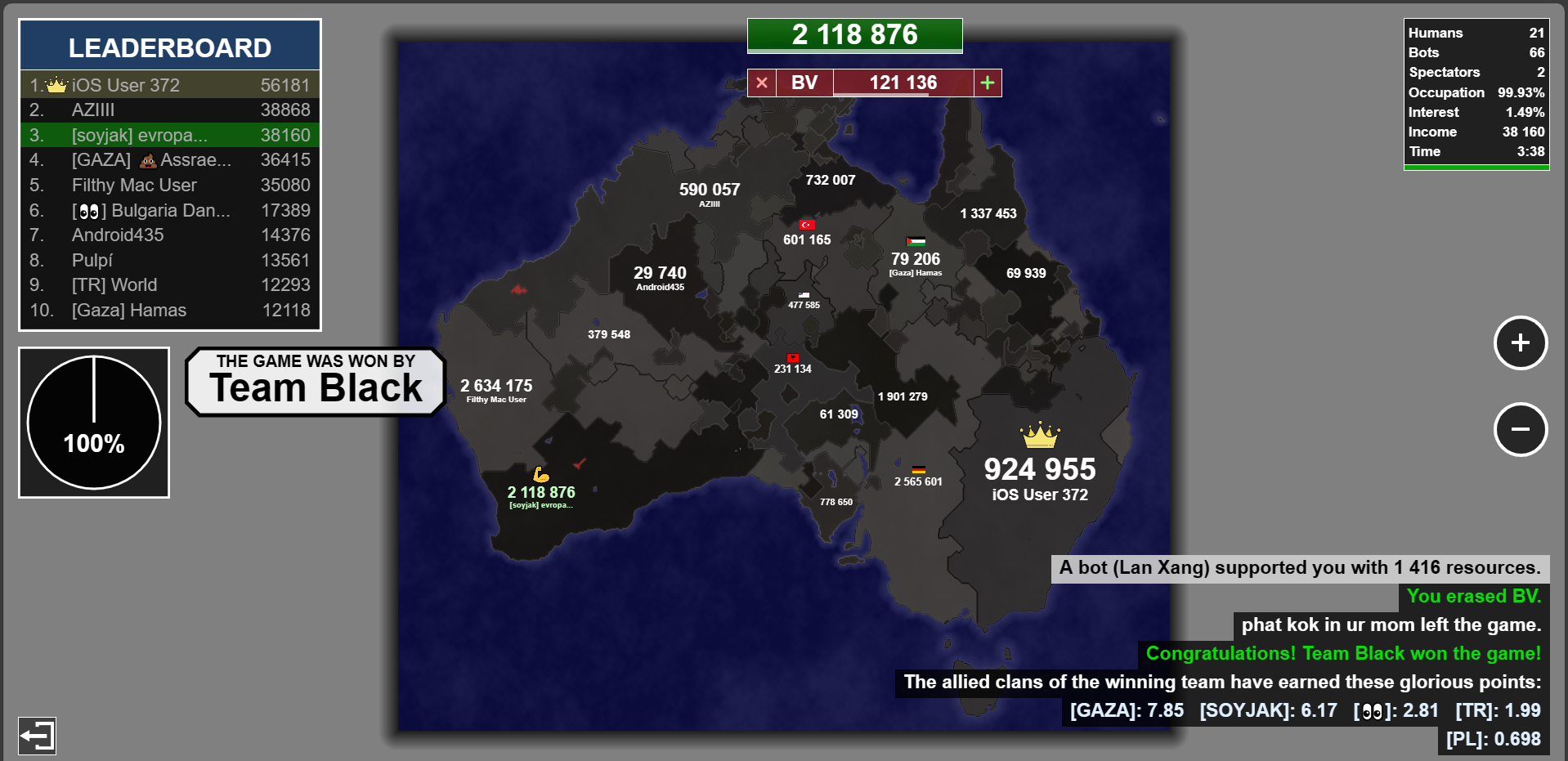Zoom in with the round plus button
This screenshot has height=761, width=1568.
(x=1520, y=342)
